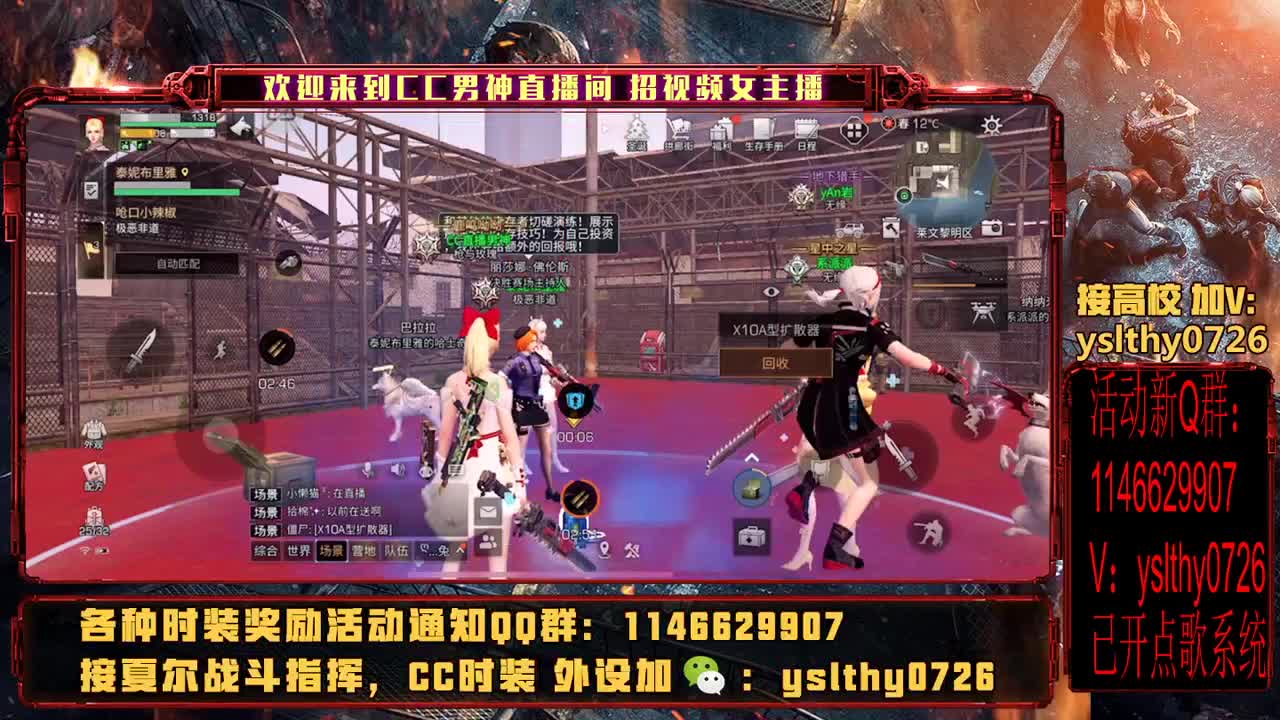Click the 福利 gift box icon
Viewport: 1280px width, 720px height.
click(x=722, y=131)
